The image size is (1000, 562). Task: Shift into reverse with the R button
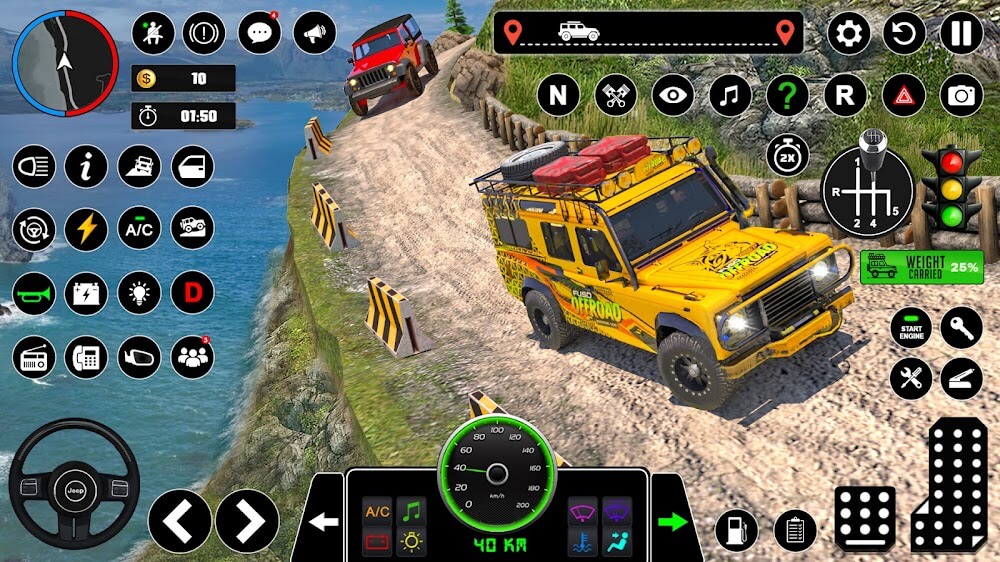(x=845, y=96)
